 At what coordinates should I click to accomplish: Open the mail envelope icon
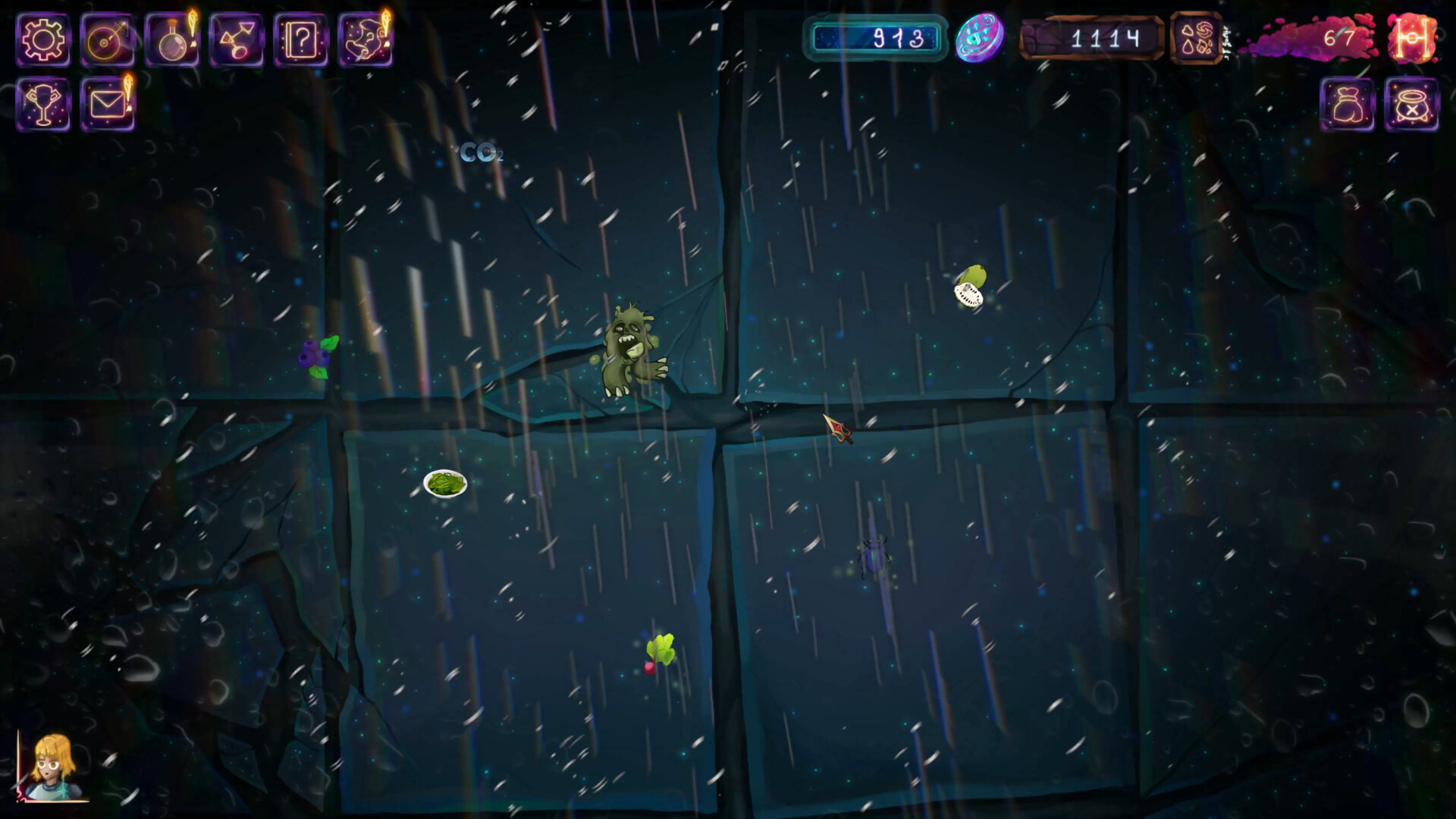[108, 105]
